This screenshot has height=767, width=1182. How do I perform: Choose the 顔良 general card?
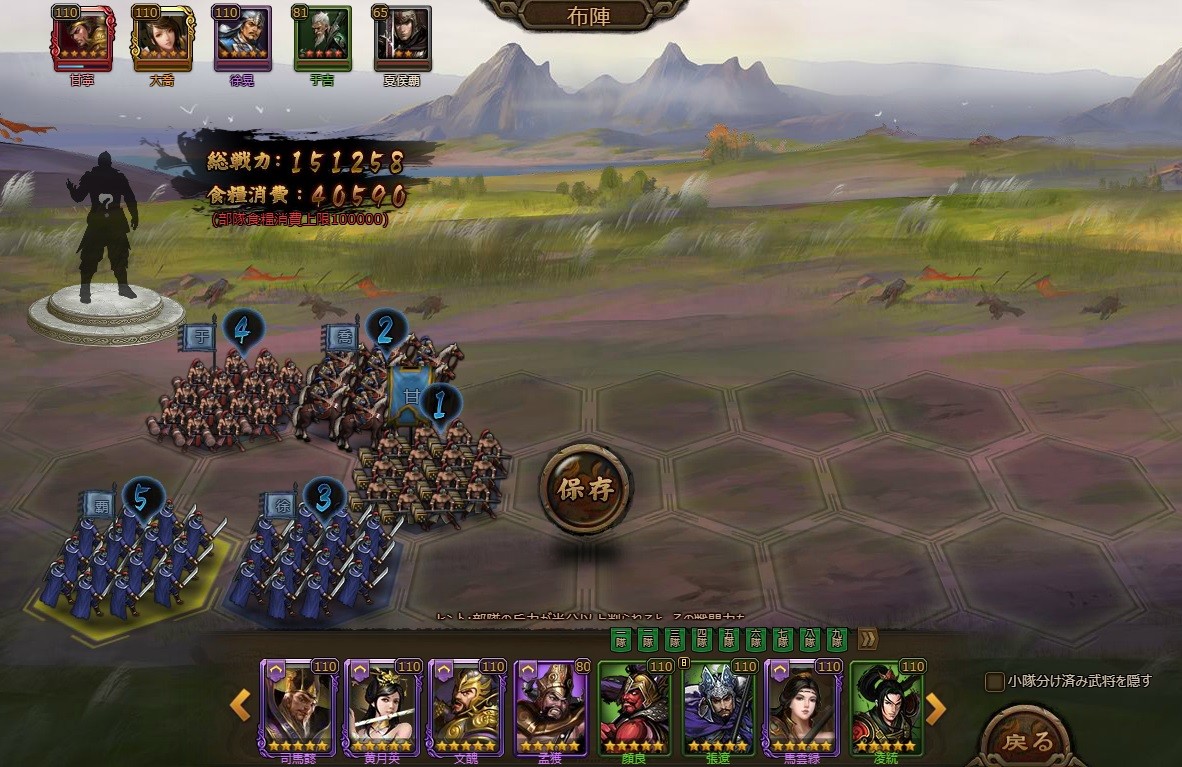(634, 706)
